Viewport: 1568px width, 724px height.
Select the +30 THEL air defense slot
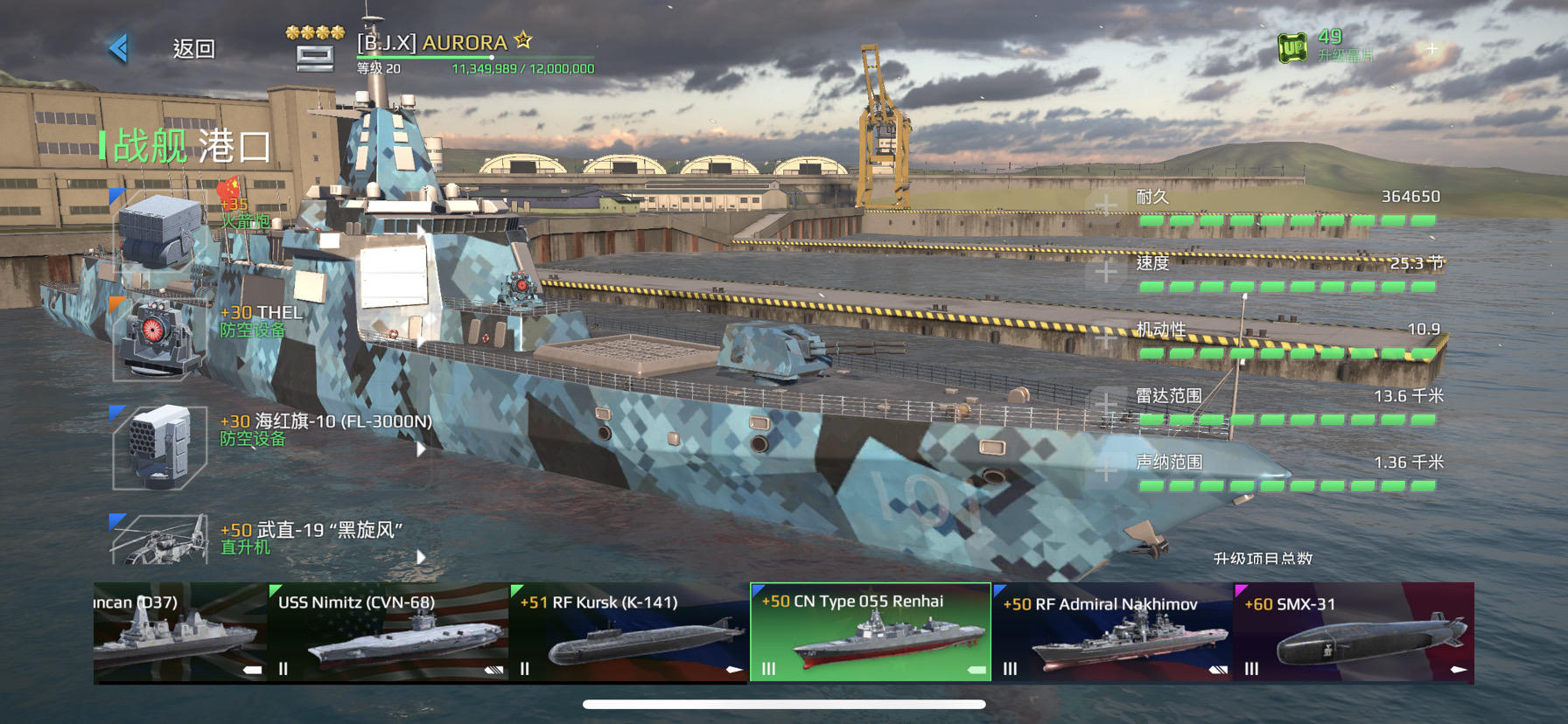[x=159, y=338]
